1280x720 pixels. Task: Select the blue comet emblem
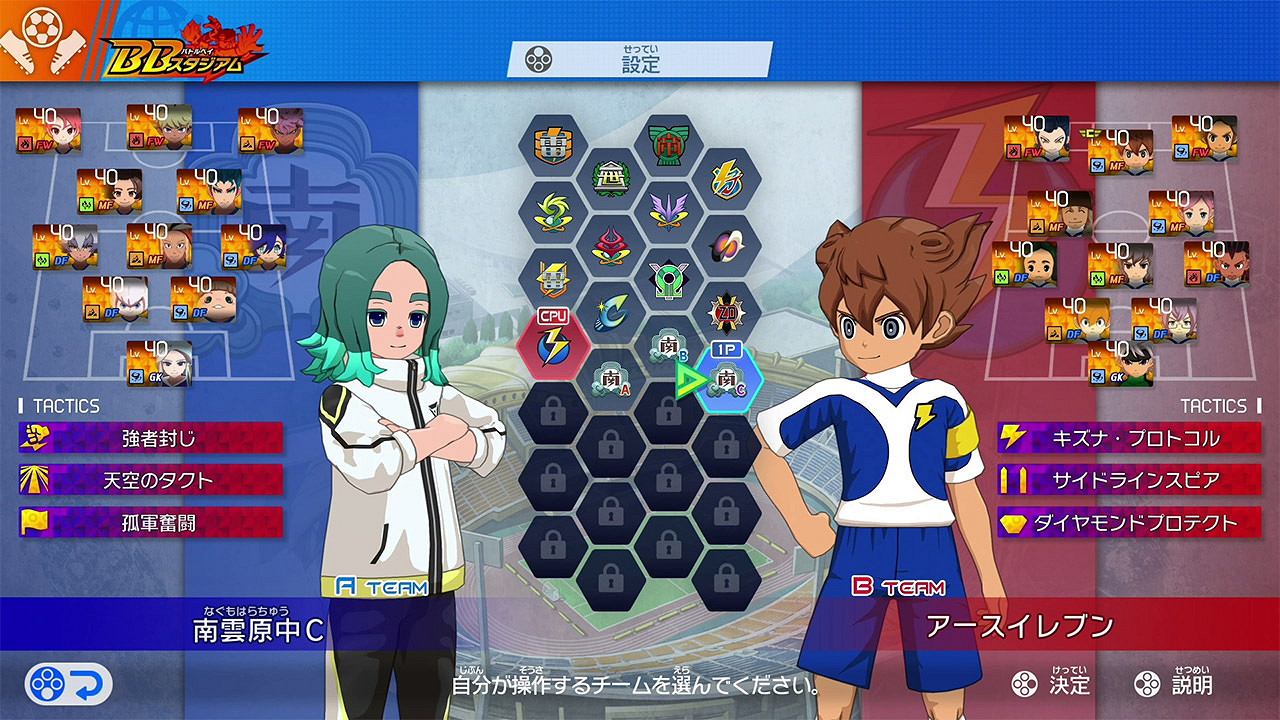pos(609,309)
